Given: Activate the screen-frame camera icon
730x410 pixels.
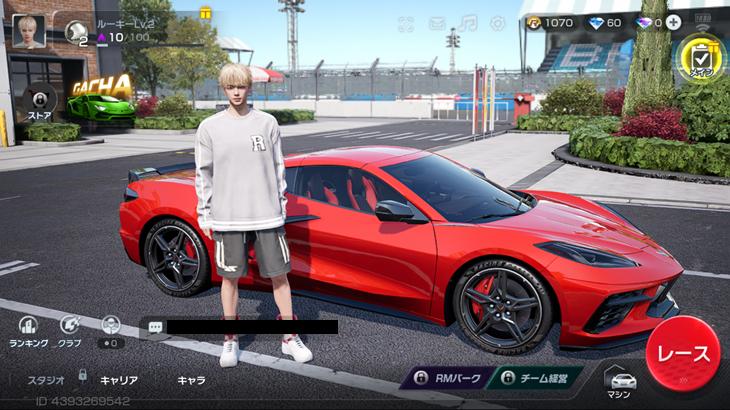Looking at the screenshot, I should click(406, 24).
